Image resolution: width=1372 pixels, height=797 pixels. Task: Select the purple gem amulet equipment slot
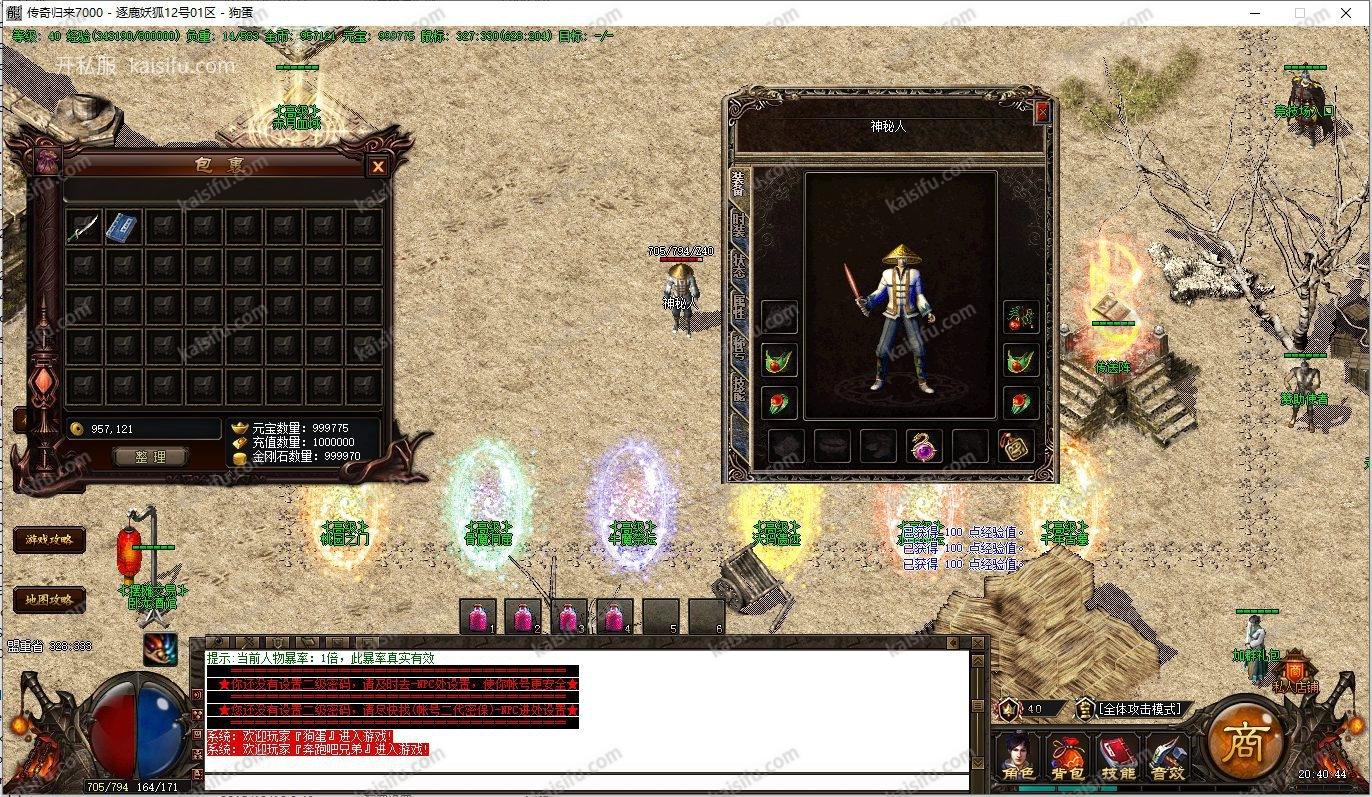click(x=924, y=446)
